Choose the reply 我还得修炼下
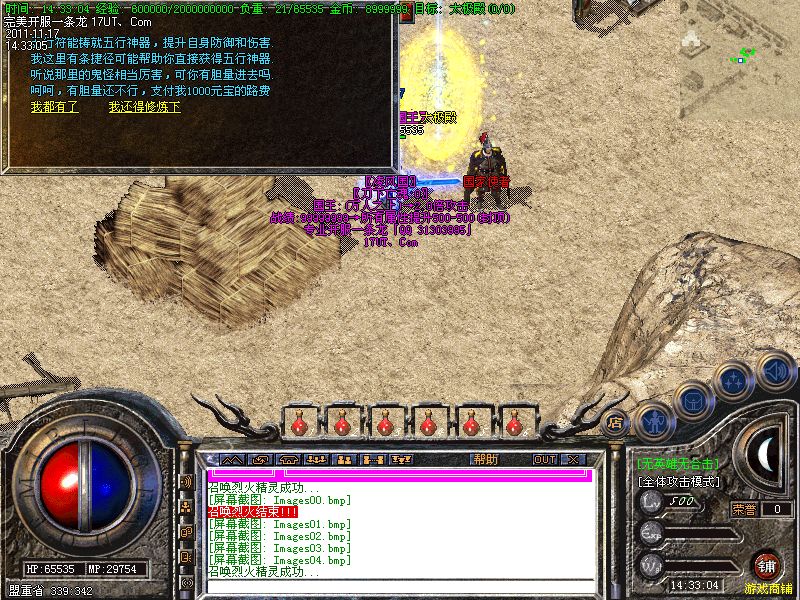Screen dimensions: 800x600 [x=144, y=107]
